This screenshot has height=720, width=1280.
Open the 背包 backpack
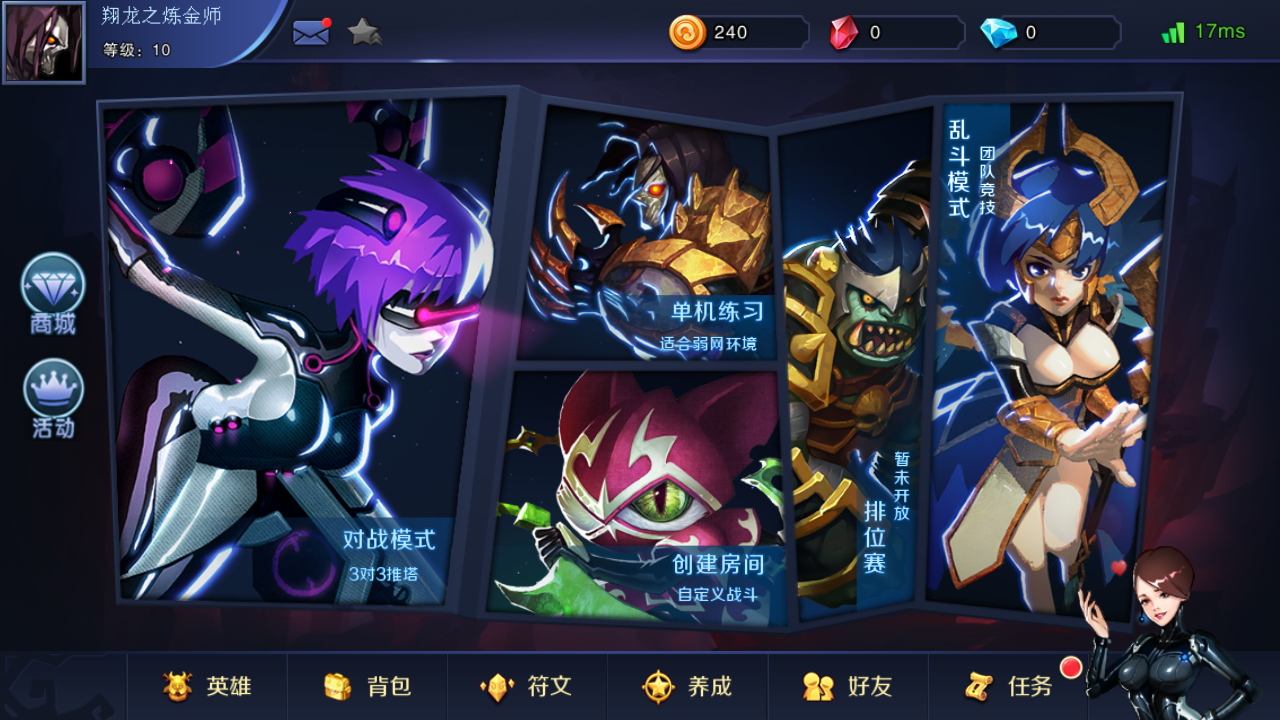[368, 687]
